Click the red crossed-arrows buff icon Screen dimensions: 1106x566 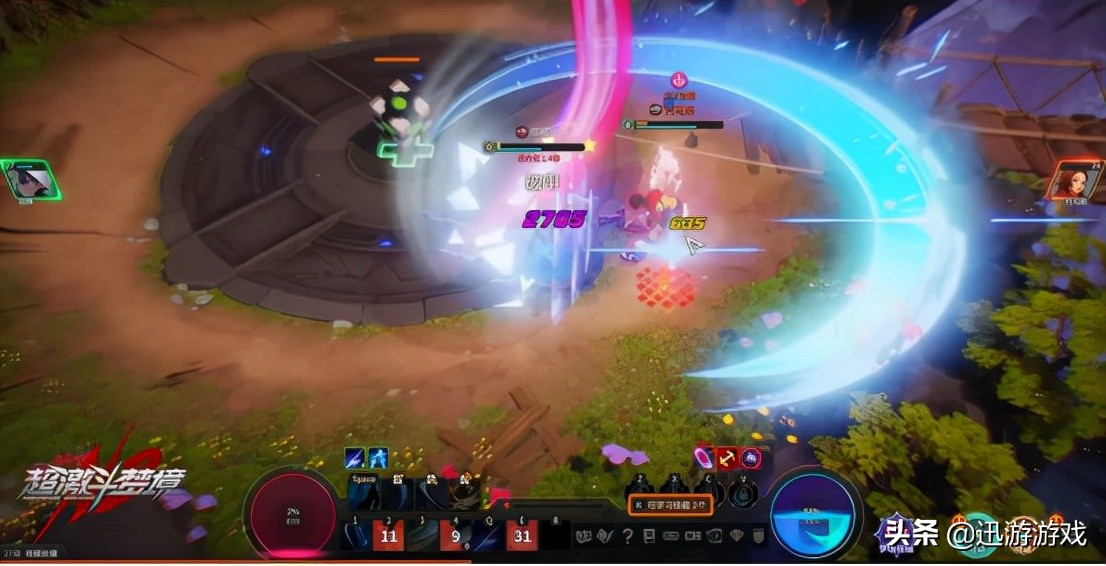point(727,458)
